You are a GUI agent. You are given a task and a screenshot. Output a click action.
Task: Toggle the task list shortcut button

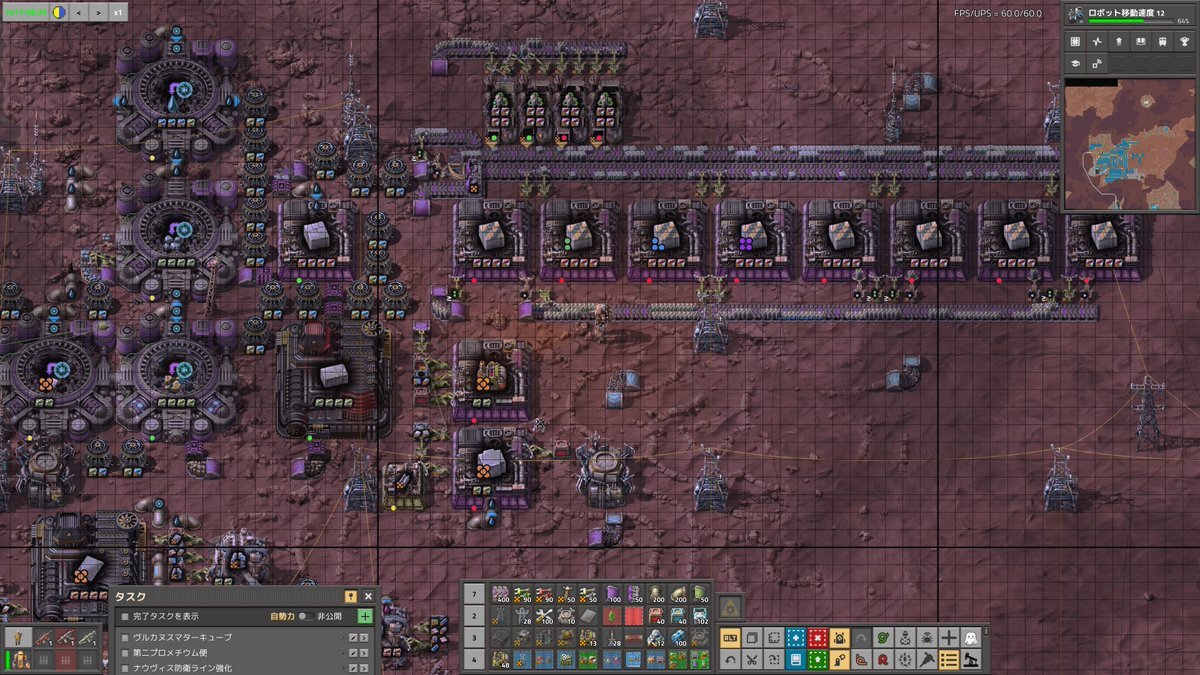tap(949, 659)
